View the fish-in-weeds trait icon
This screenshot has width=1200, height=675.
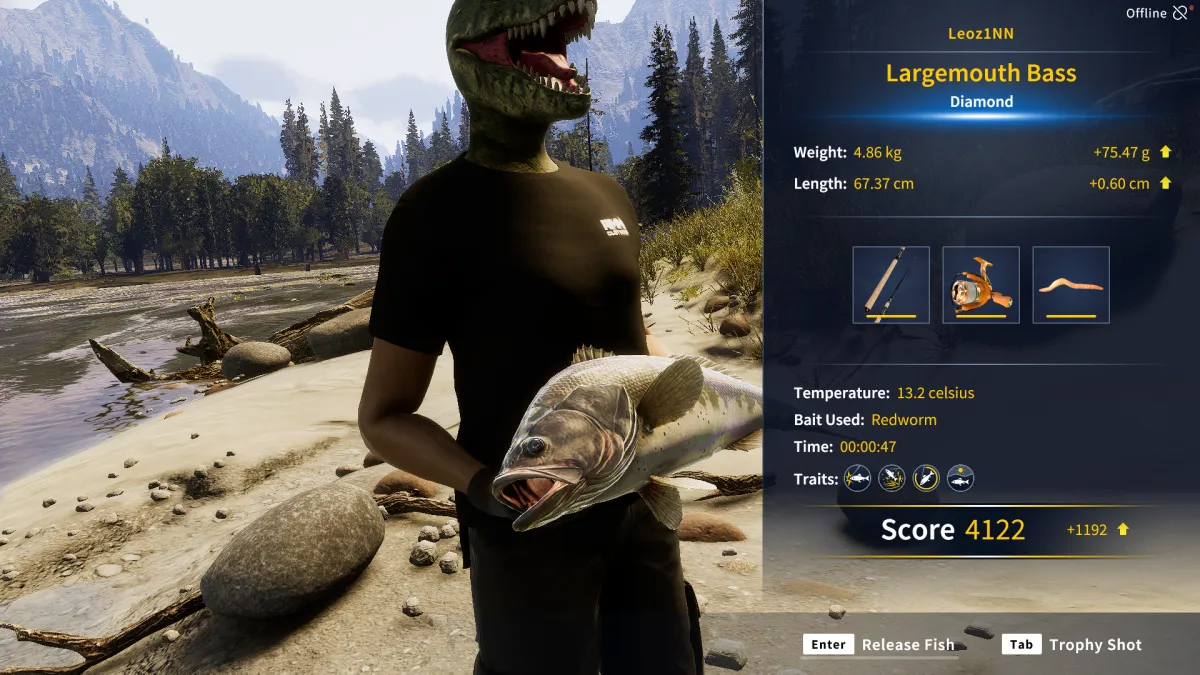coord(891,478)
